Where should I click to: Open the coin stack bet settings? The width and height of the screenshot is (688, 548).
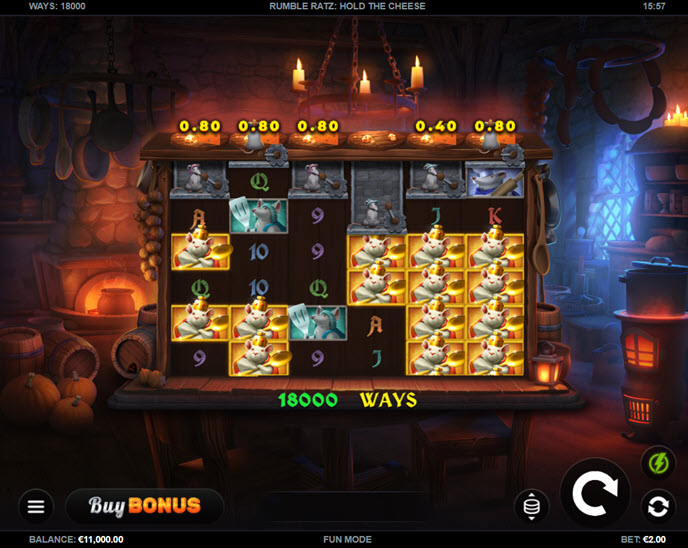530,506
